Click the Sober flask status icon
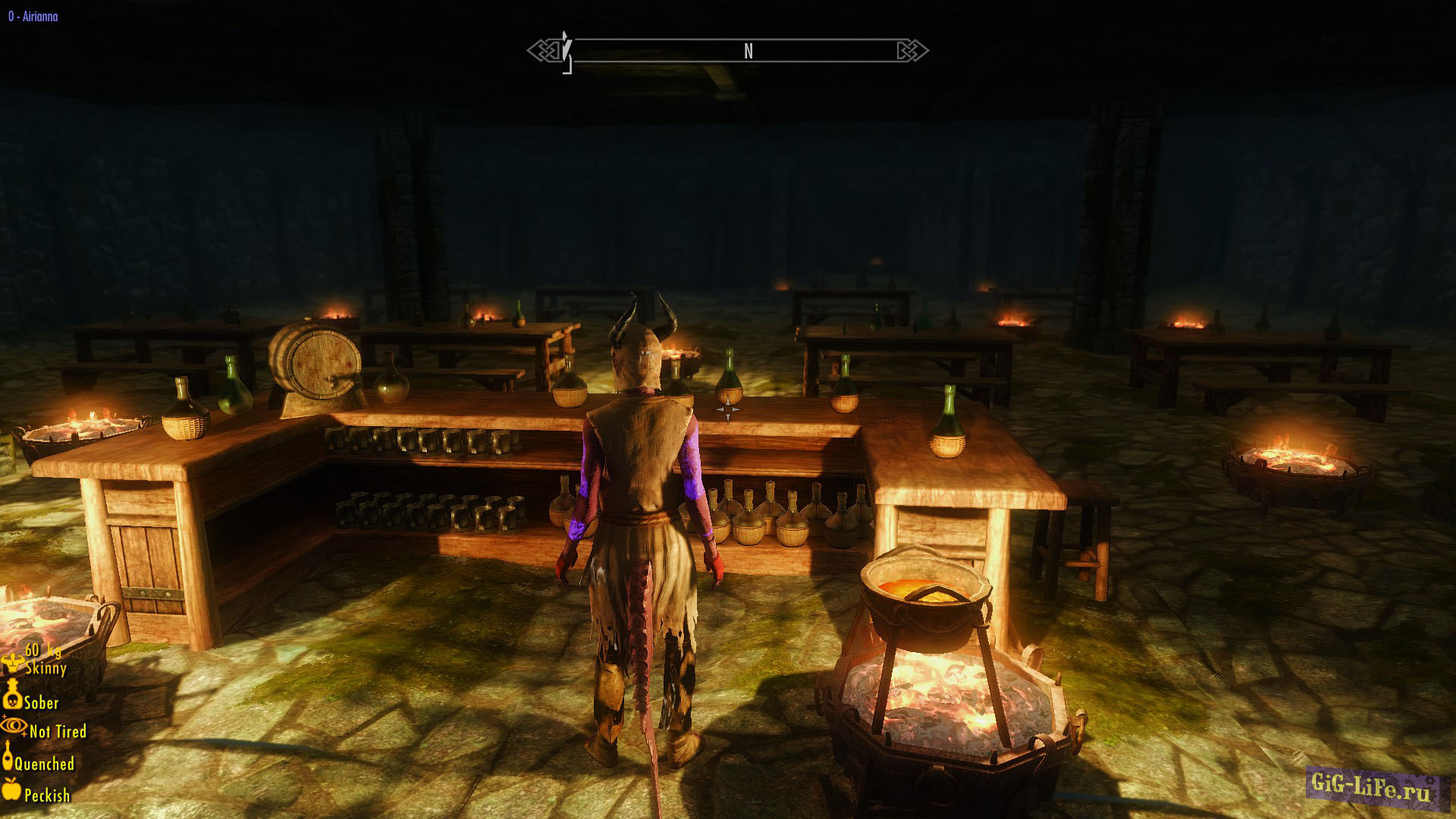This screenshot has width=1456, height=819. tap(11, 694)
